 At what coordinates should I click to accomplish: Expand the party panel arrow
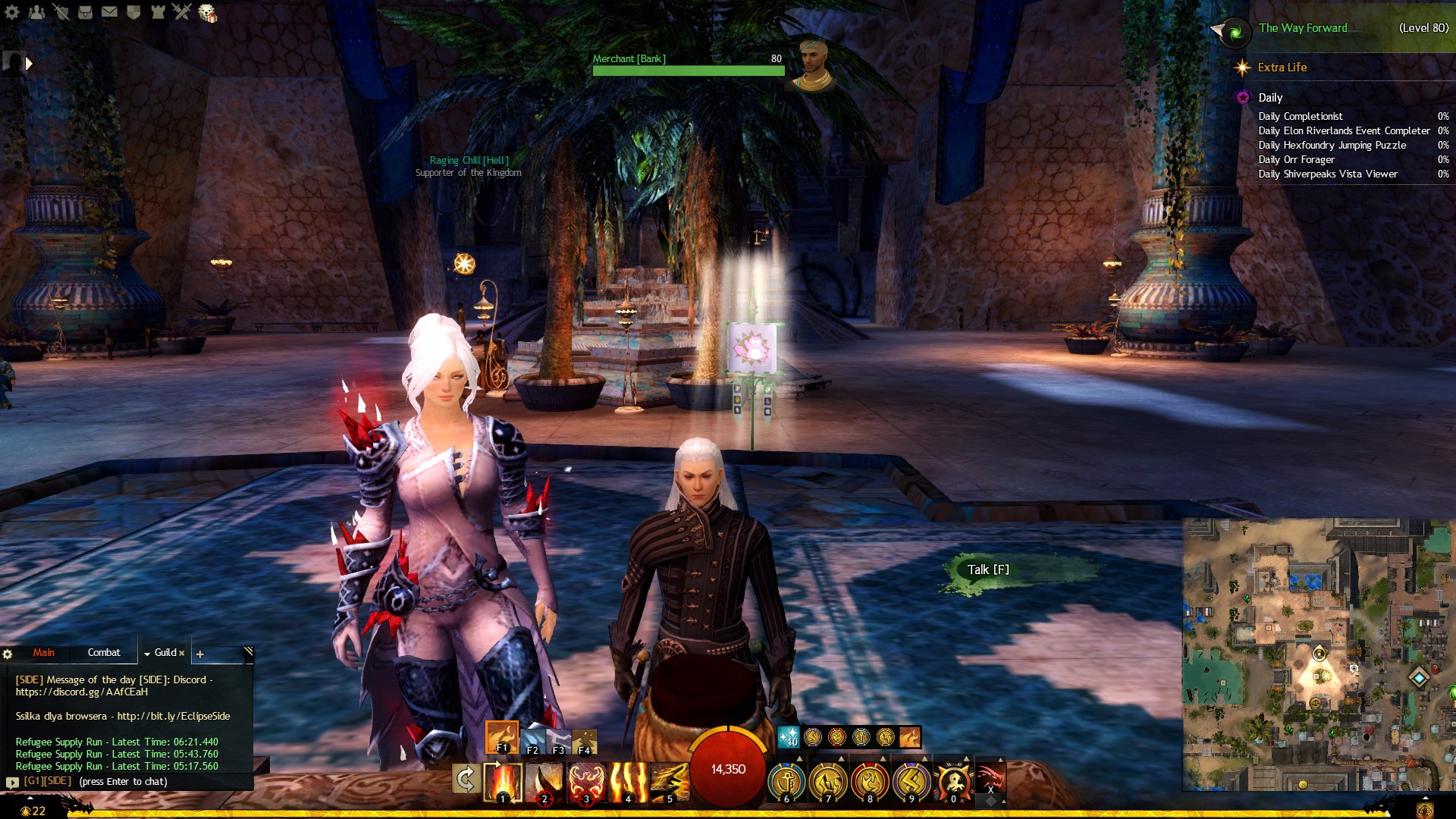pos(29,64)
